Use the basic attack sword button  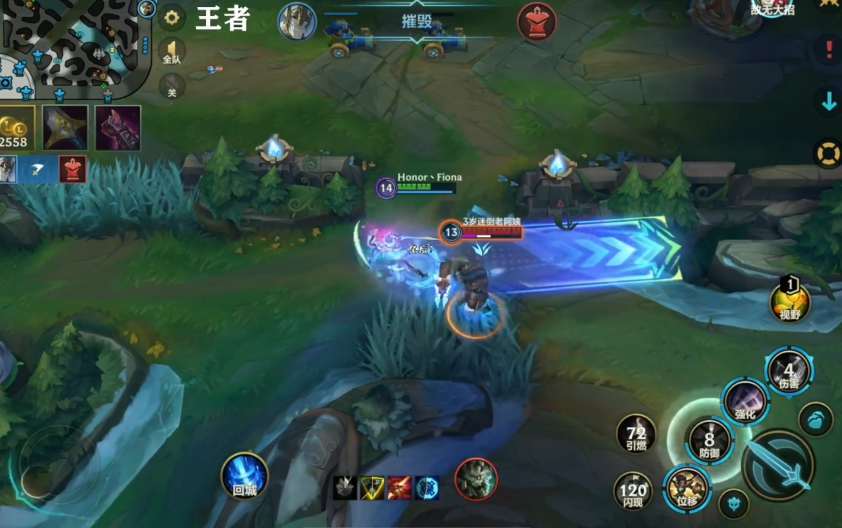coord(777,465)
